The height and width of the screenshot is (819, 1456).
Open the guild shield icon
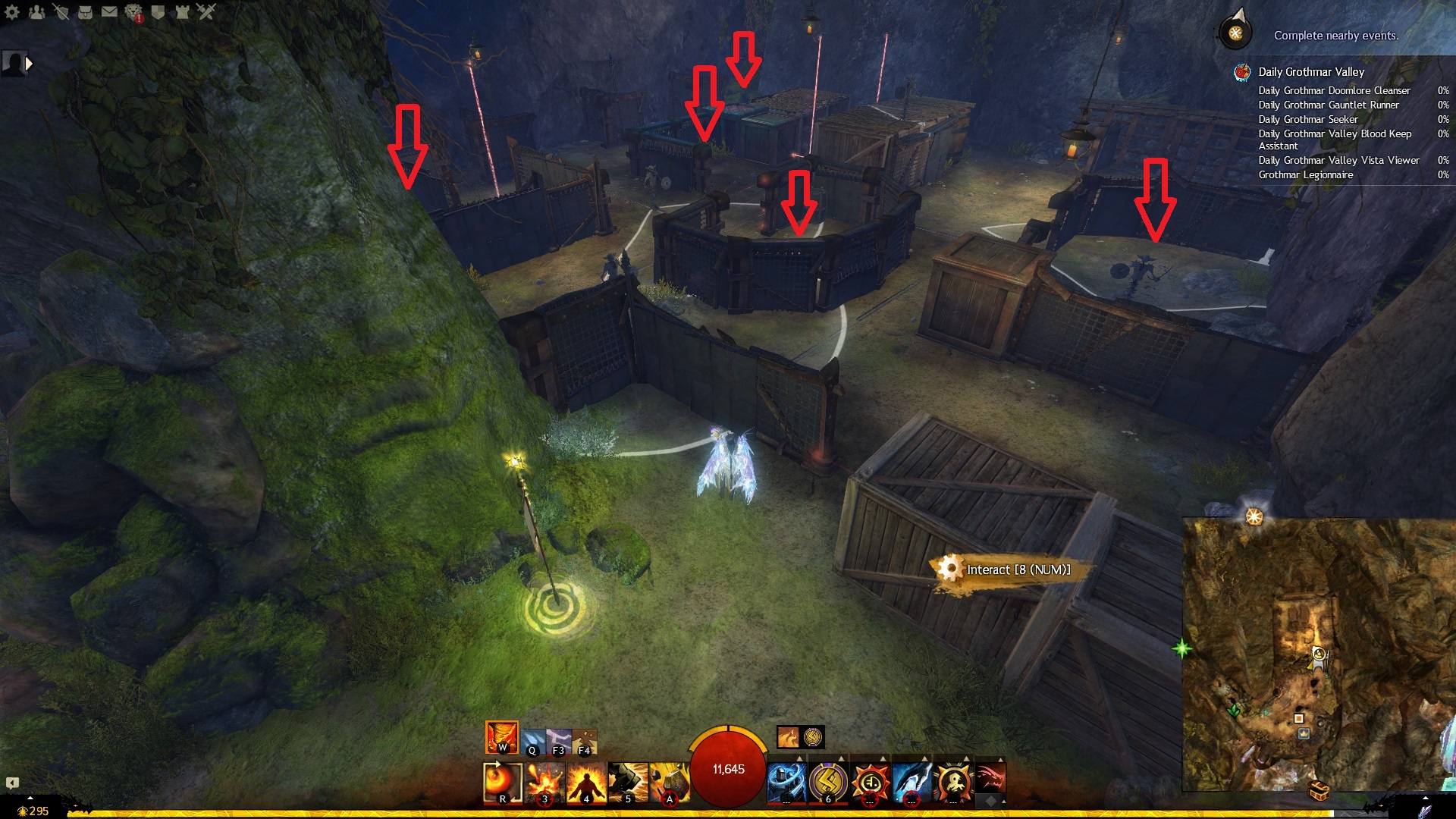158,11
